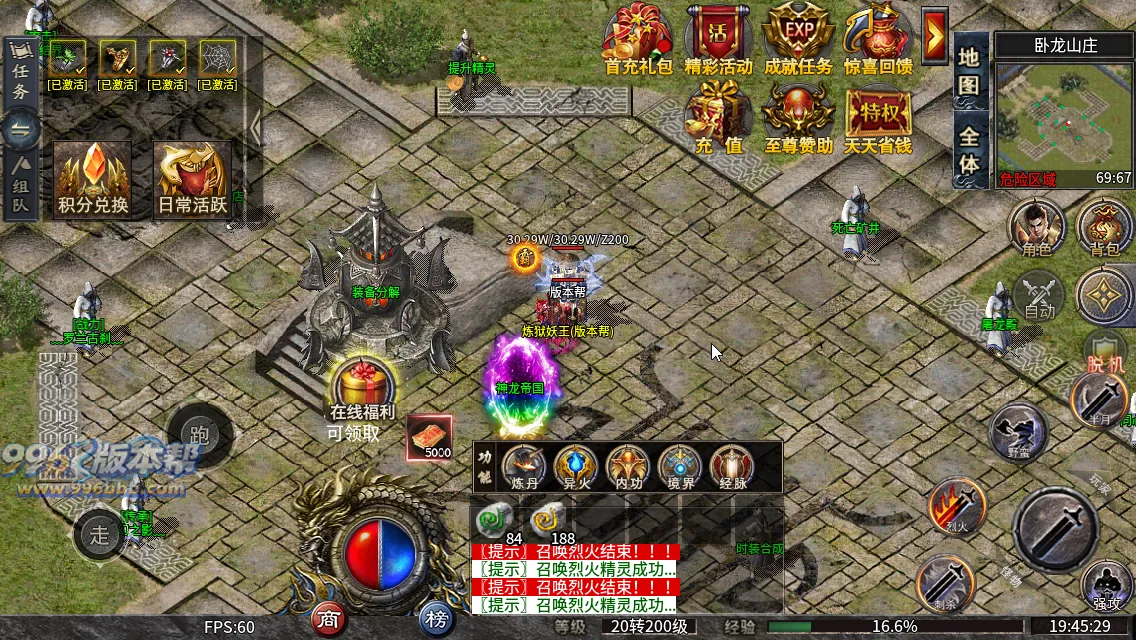Open the 角色 character sheet
The image size is (1136, 640).
click(x=1036, y=226)
